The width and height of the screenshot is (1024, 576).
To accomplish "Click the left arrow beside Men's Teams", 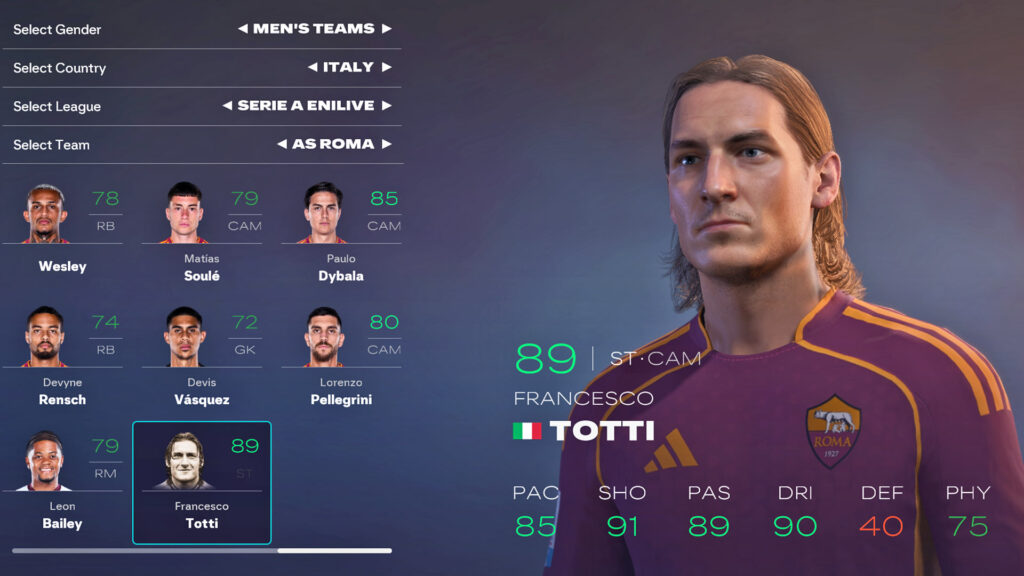I will click(x=242, y=29).
